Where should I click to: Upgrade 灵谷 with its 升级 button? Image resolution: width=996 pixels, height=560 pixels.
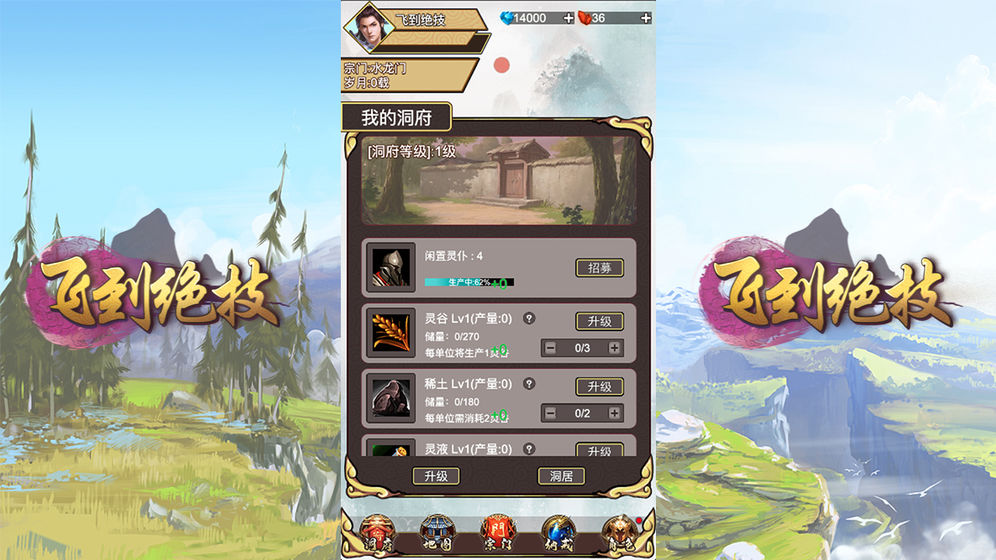(x=599, y=321)
